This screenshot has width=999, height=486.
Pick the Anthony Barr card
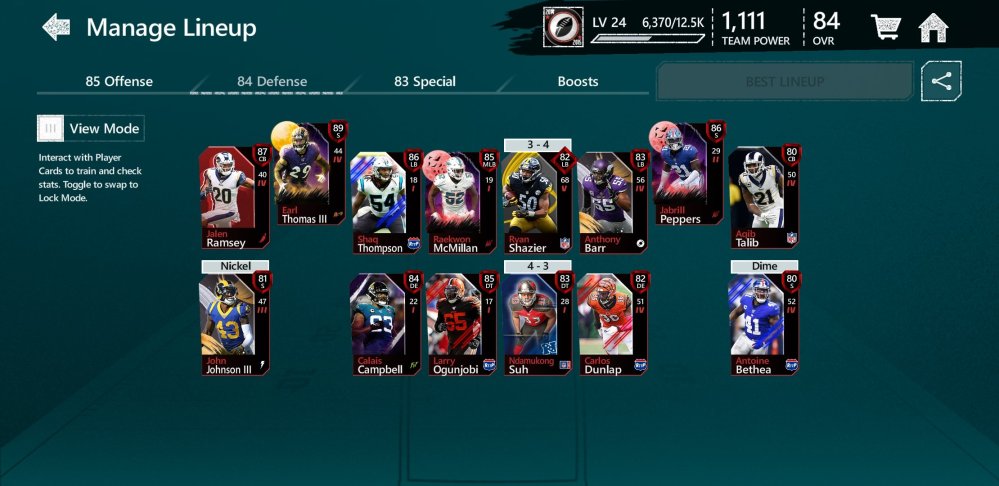pyautogui.click(x=613, y=203)
